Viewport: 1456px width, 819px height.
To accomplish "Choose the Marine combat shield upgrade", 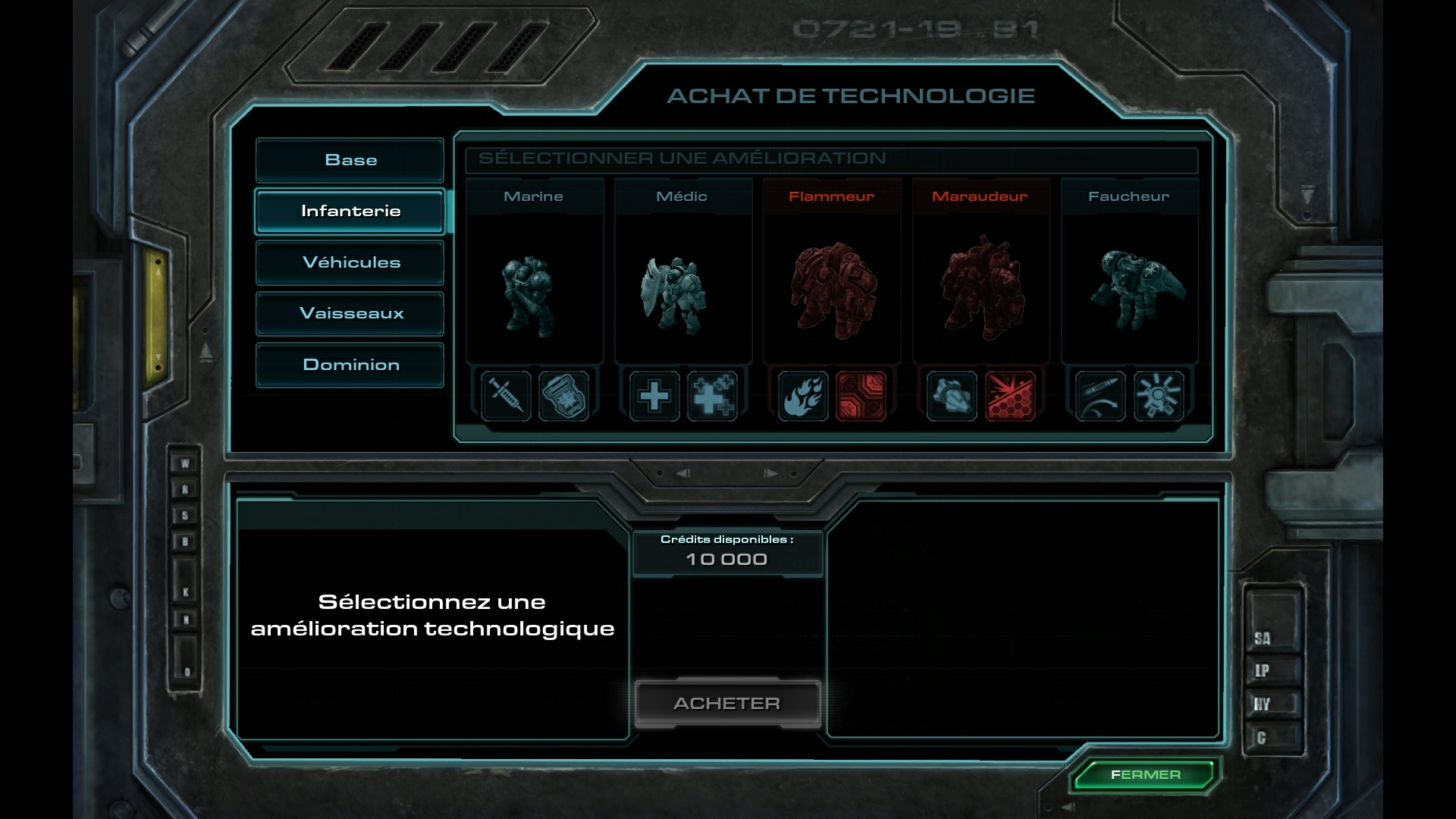I will [x=563, y=395].
